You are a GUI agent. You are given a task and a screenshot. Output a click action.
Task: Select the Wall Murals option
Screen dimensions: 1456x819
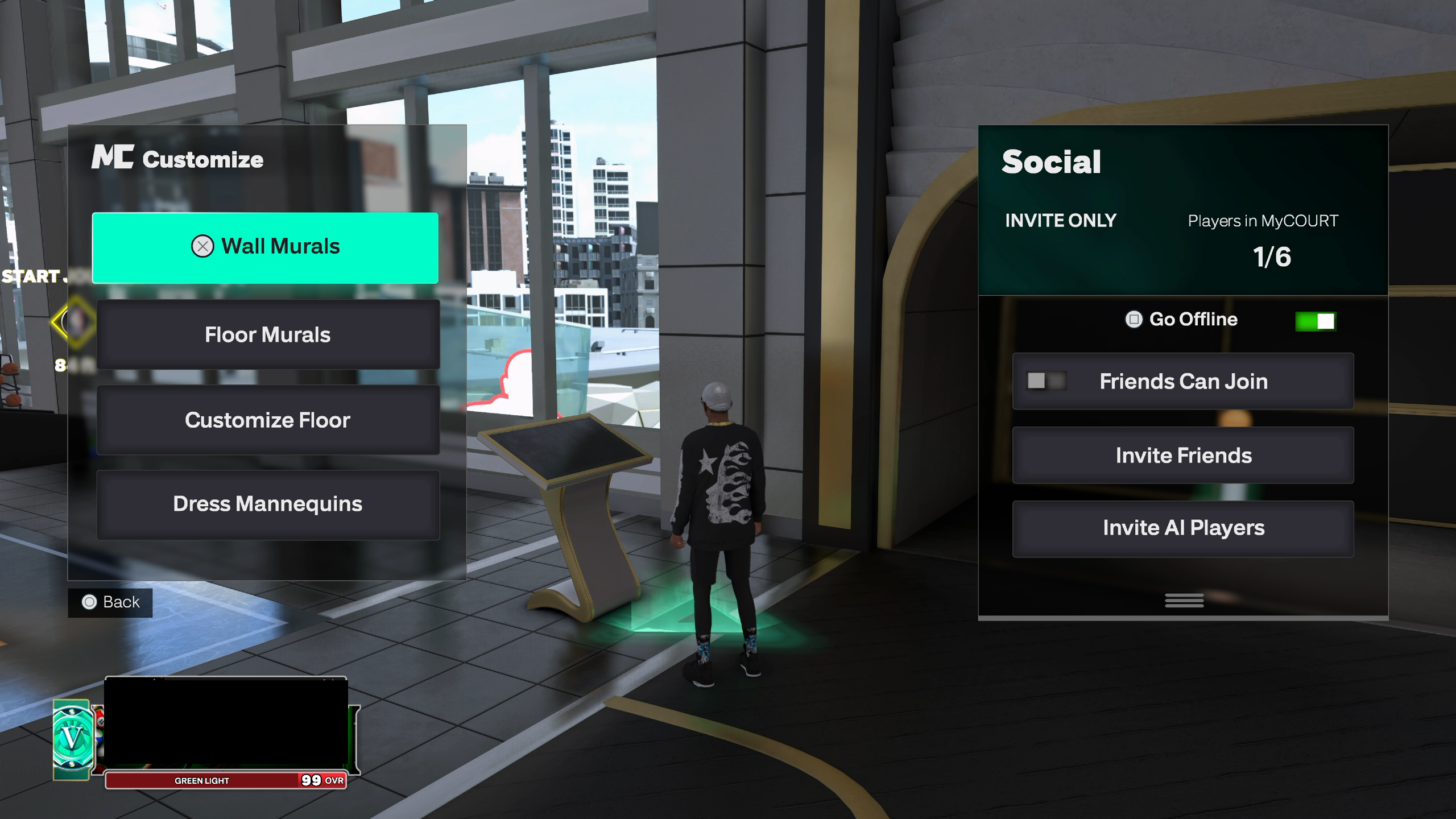(265, 247)
